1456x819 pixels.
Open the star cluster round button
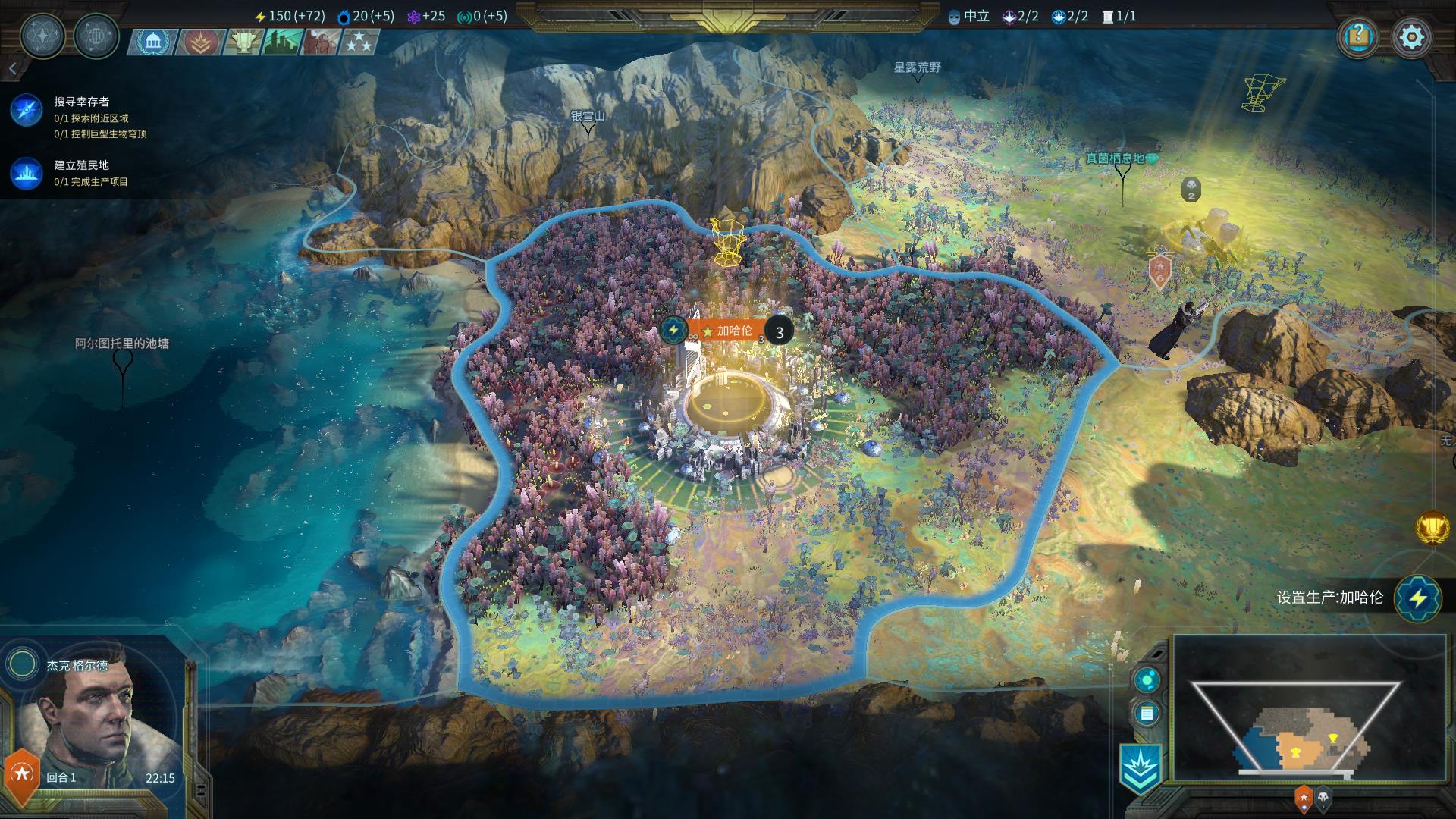click(x=42, y=36)
